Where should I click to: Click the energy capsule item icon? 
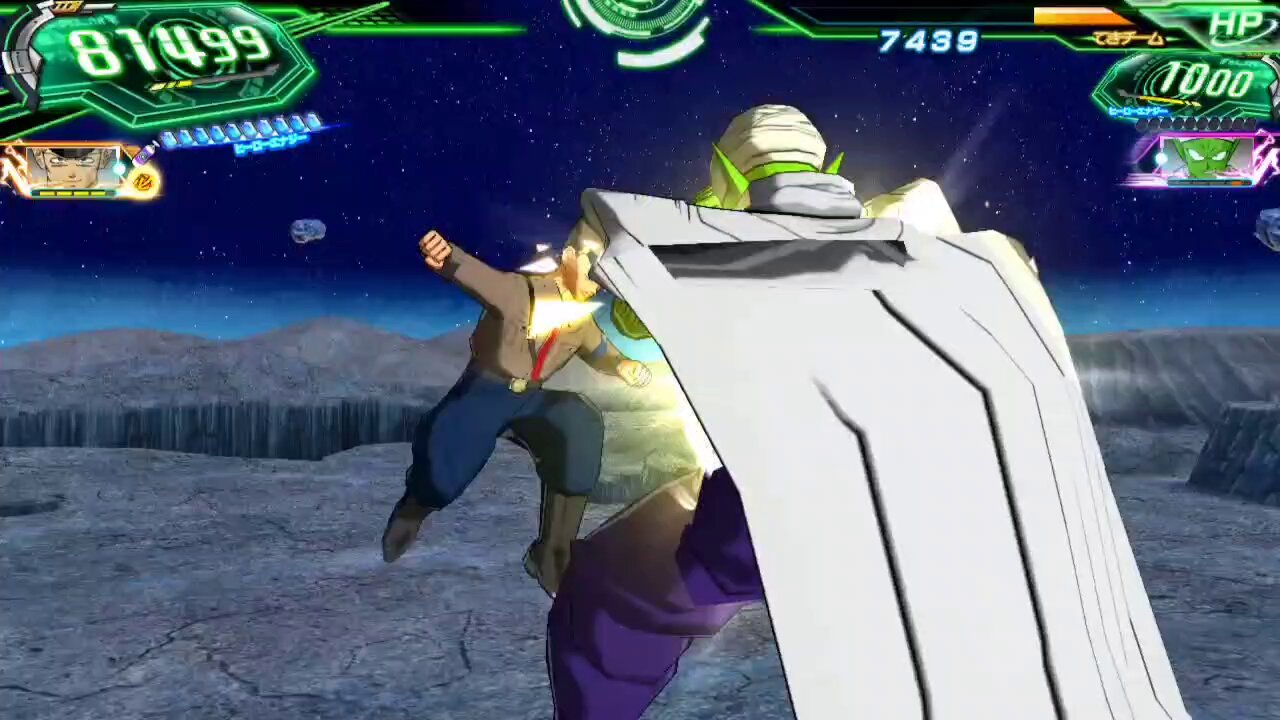pyautogui.click(x=145, y=155)
